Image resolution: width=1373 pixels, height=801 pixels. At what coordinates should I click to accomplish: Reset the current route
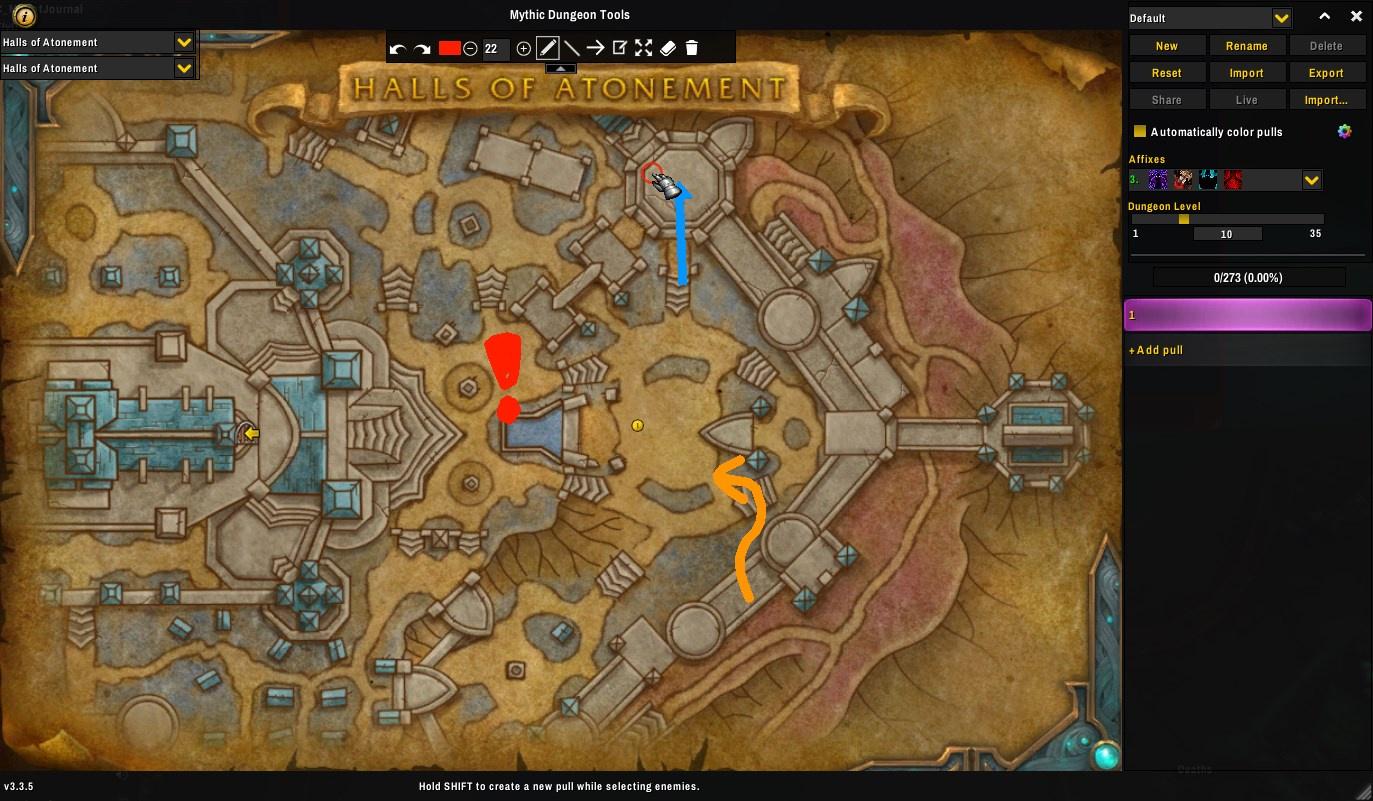1166,73
